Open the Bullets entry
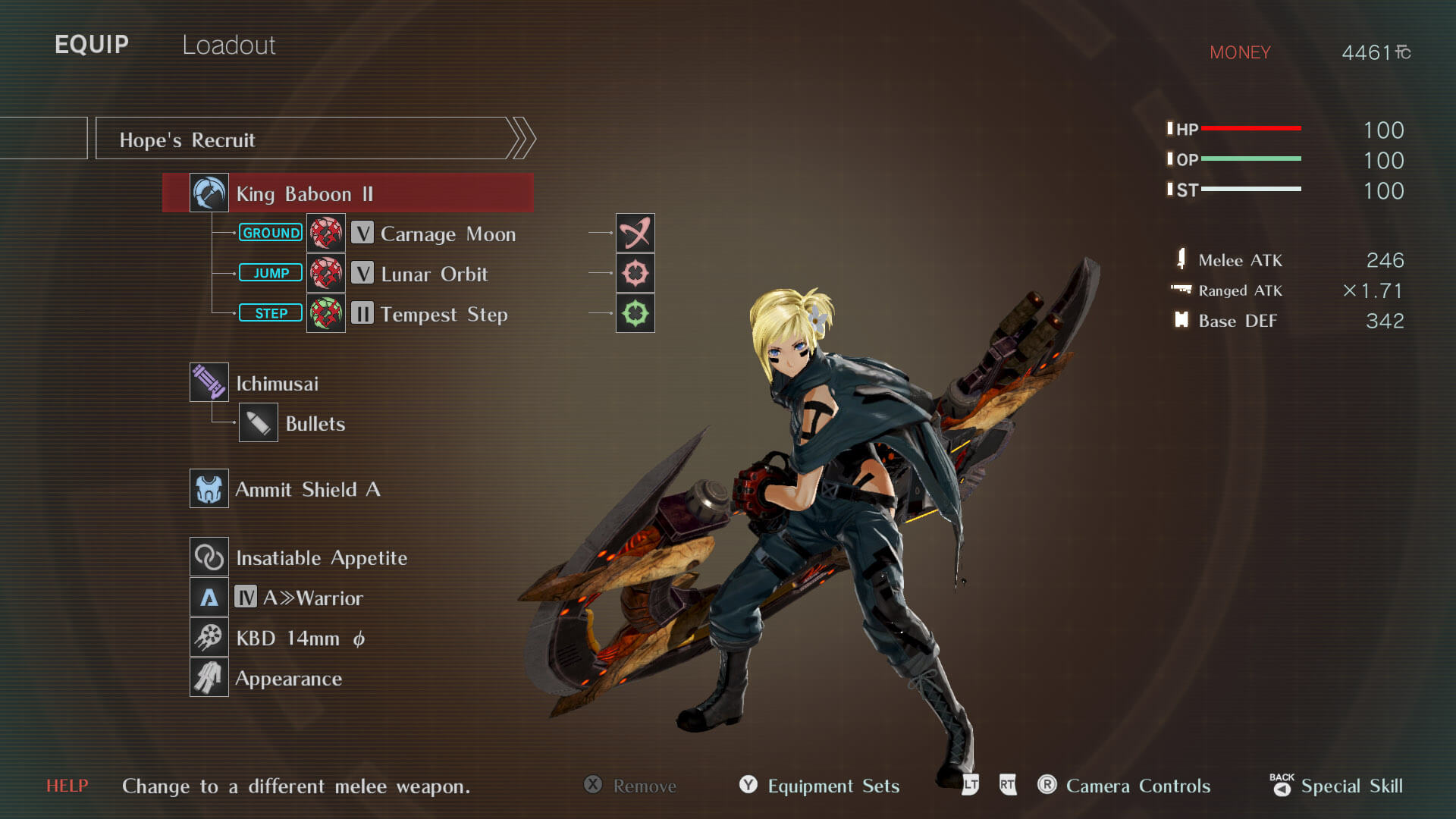The height and width of the screenshot is (819, 1456). tap(315, 424)
